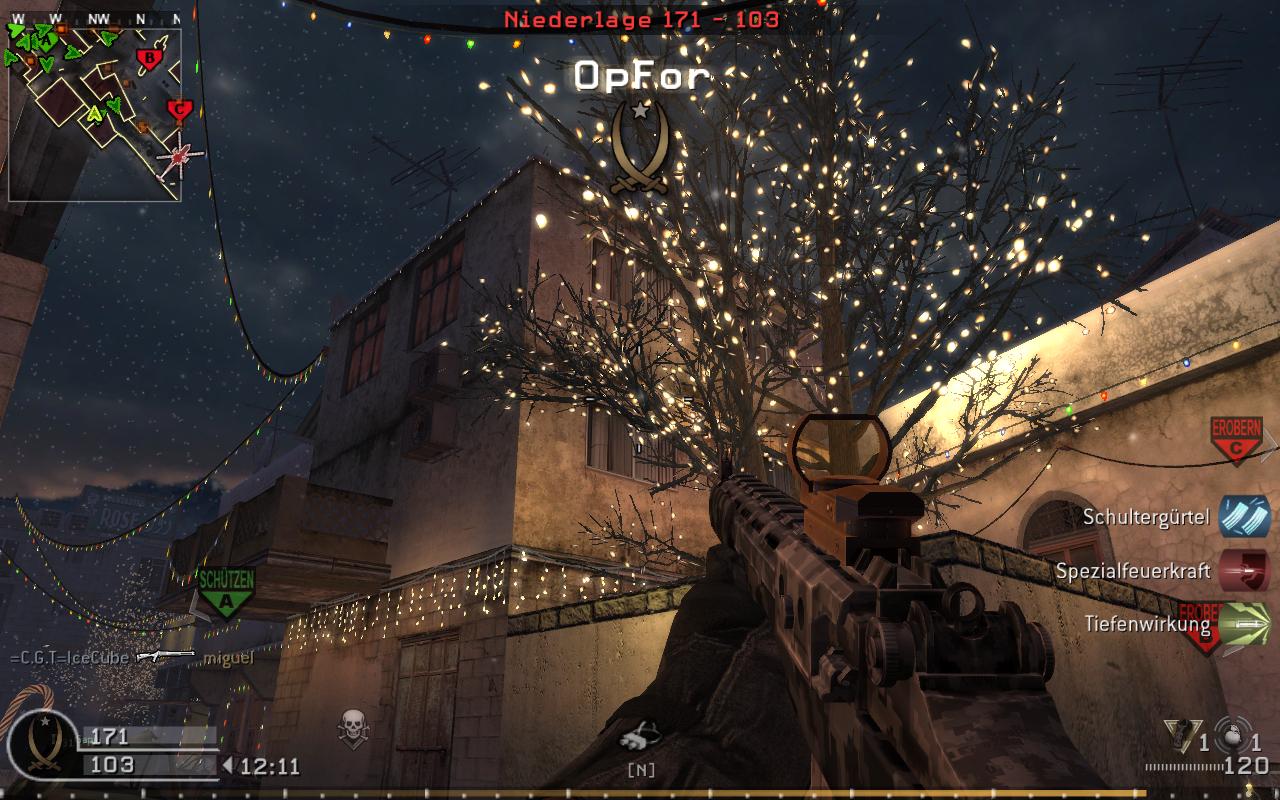Select the Spezialfeuerkraft perk icon
Image resolution: width=1280 pixels, height=800 pixels.
click(x=1245, y=571)
